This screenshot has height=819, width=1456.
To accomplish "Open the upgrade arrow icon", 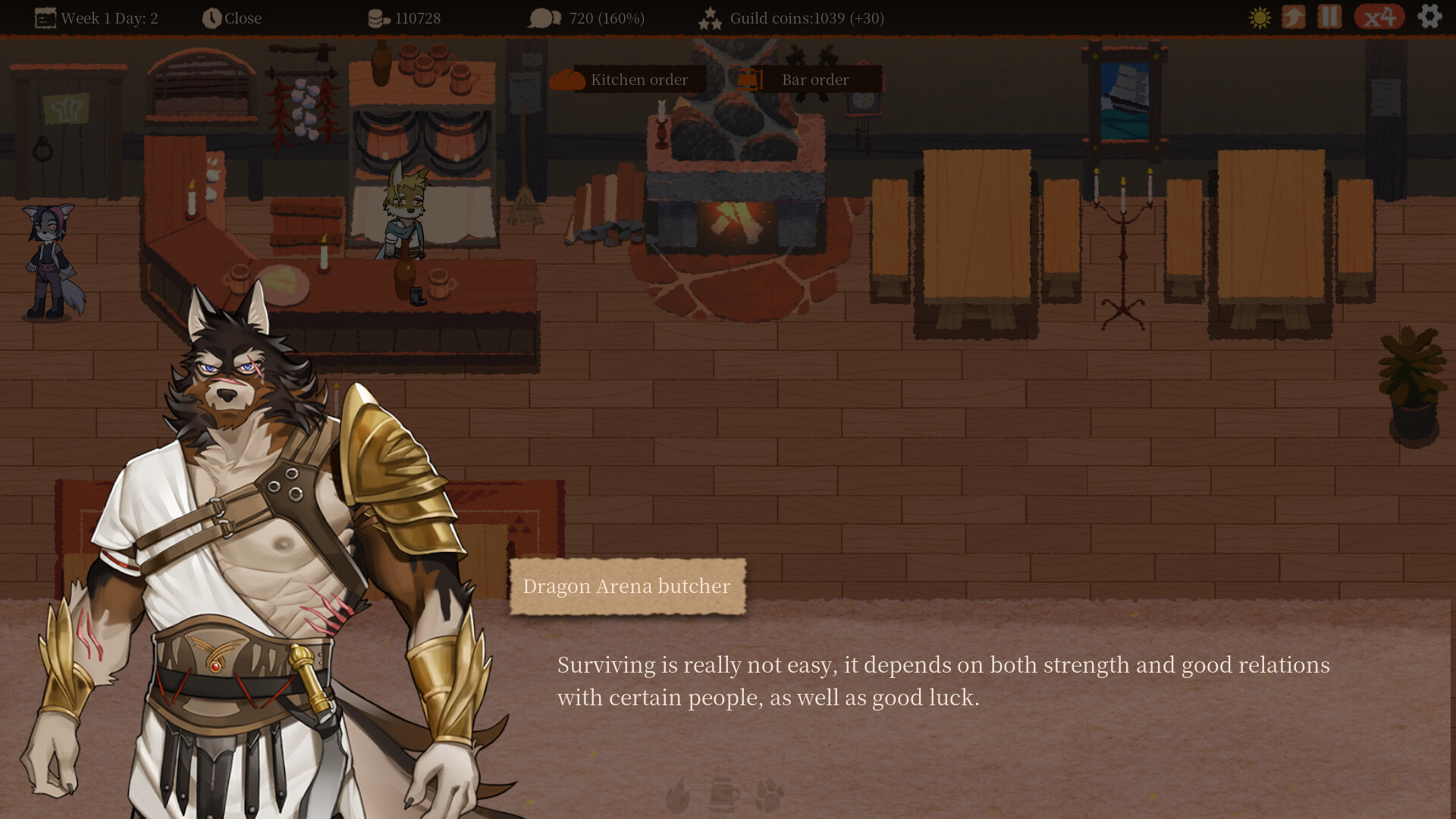I will 1294,17.
